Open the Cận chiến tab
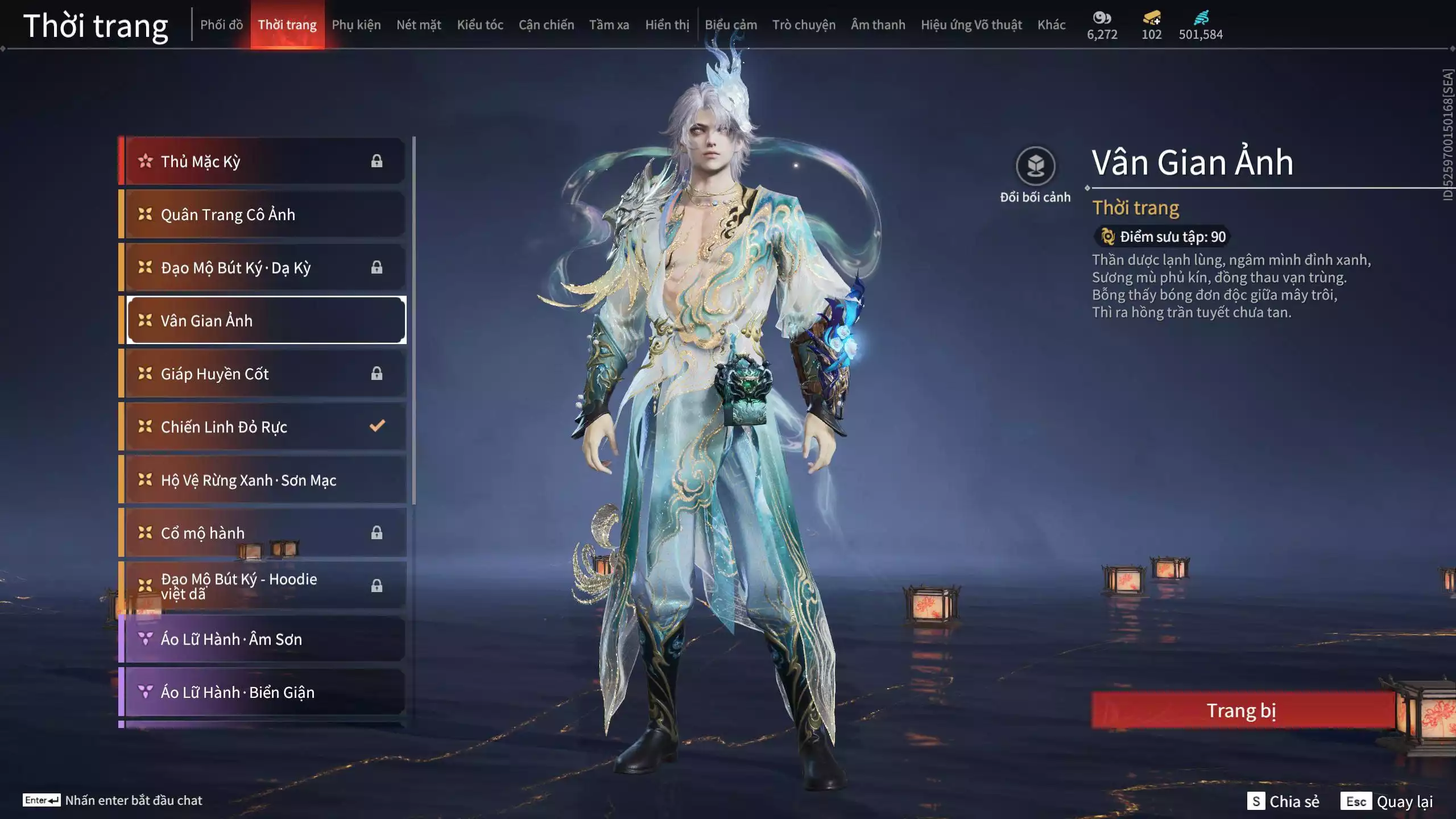Viewport: 1456px width, 819px height. point(546,24)
